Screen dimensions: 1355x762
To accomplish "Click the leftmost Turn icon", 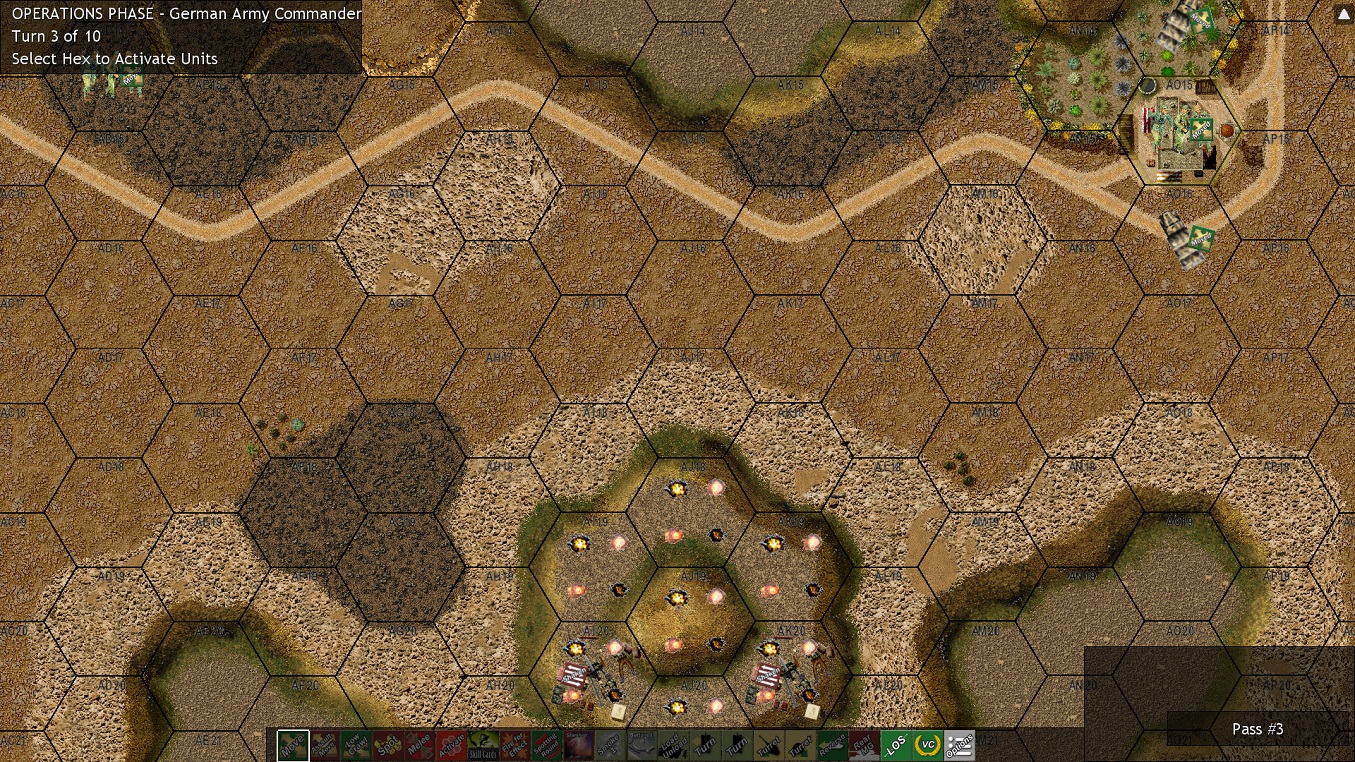I will (704, 744).
